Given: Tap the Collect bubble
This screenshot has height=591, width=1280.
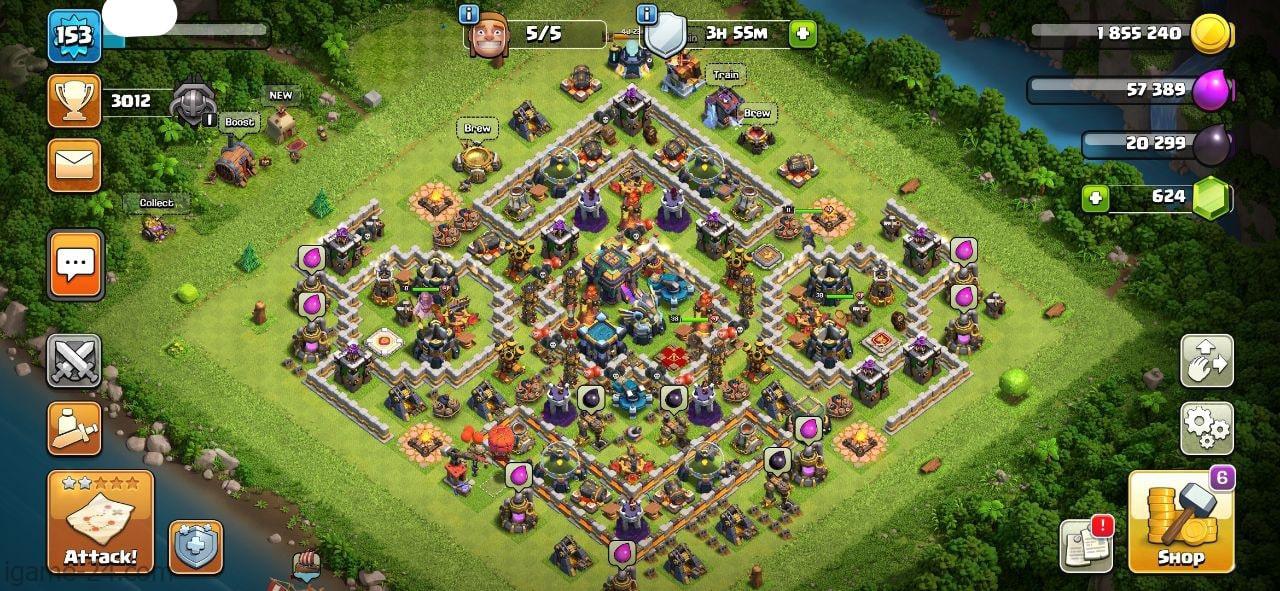Looking at the screenshot, I should [x=156, y=203].
